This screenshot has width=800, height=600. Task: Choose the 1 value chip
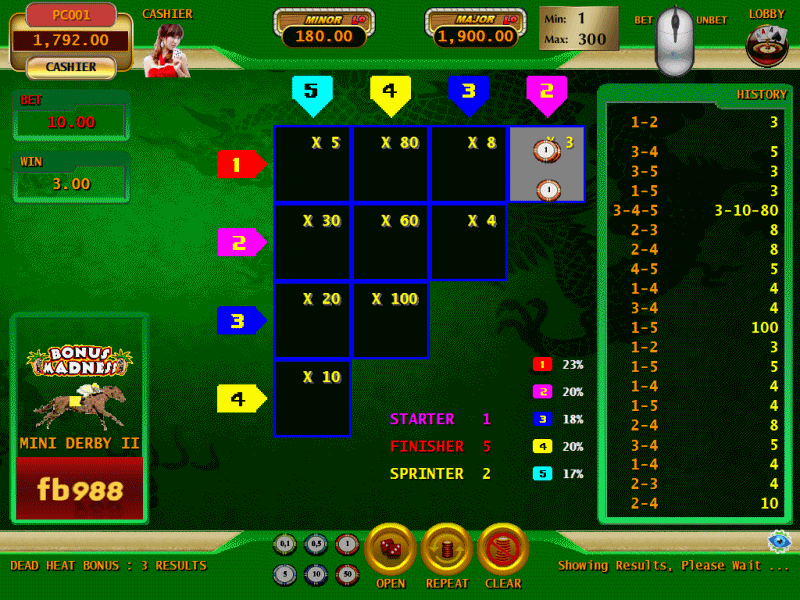pyautogui.click(x=346, y=545)
